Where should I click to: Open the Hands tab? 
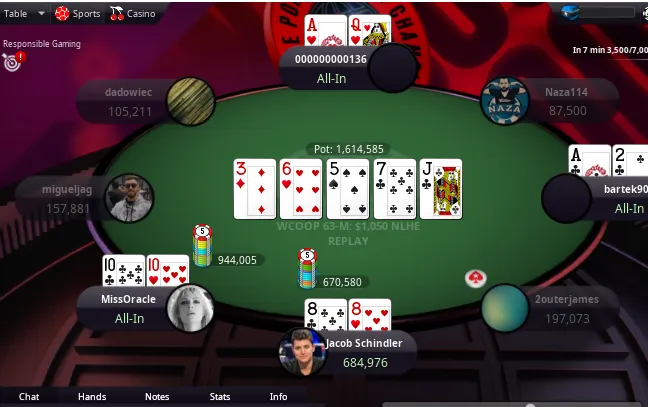coord(92,397)
